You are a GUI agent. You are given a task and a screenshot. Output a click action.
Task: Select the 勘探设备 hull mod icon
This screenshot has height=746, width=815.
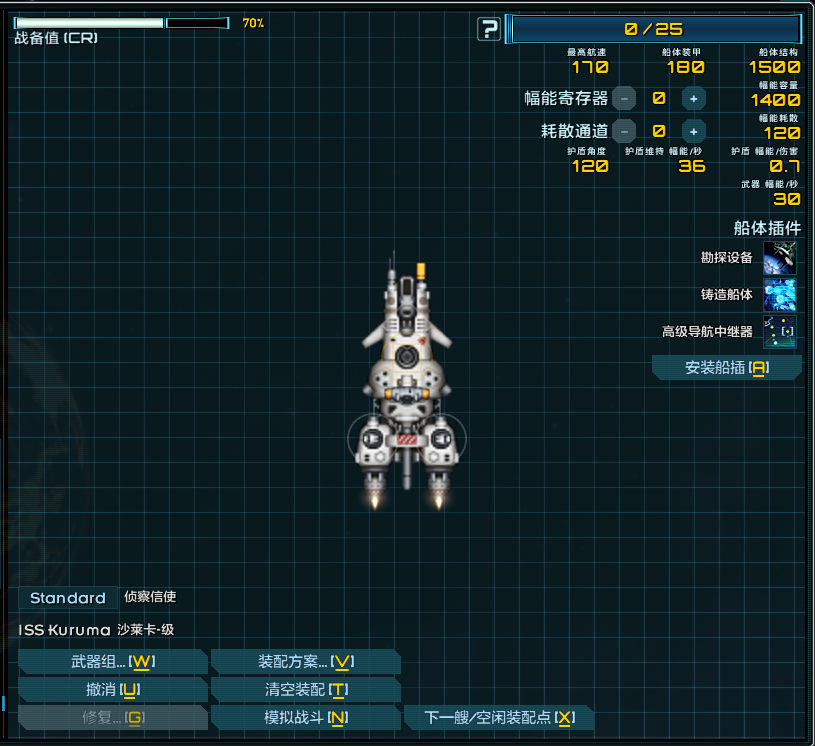click(780, 258)
